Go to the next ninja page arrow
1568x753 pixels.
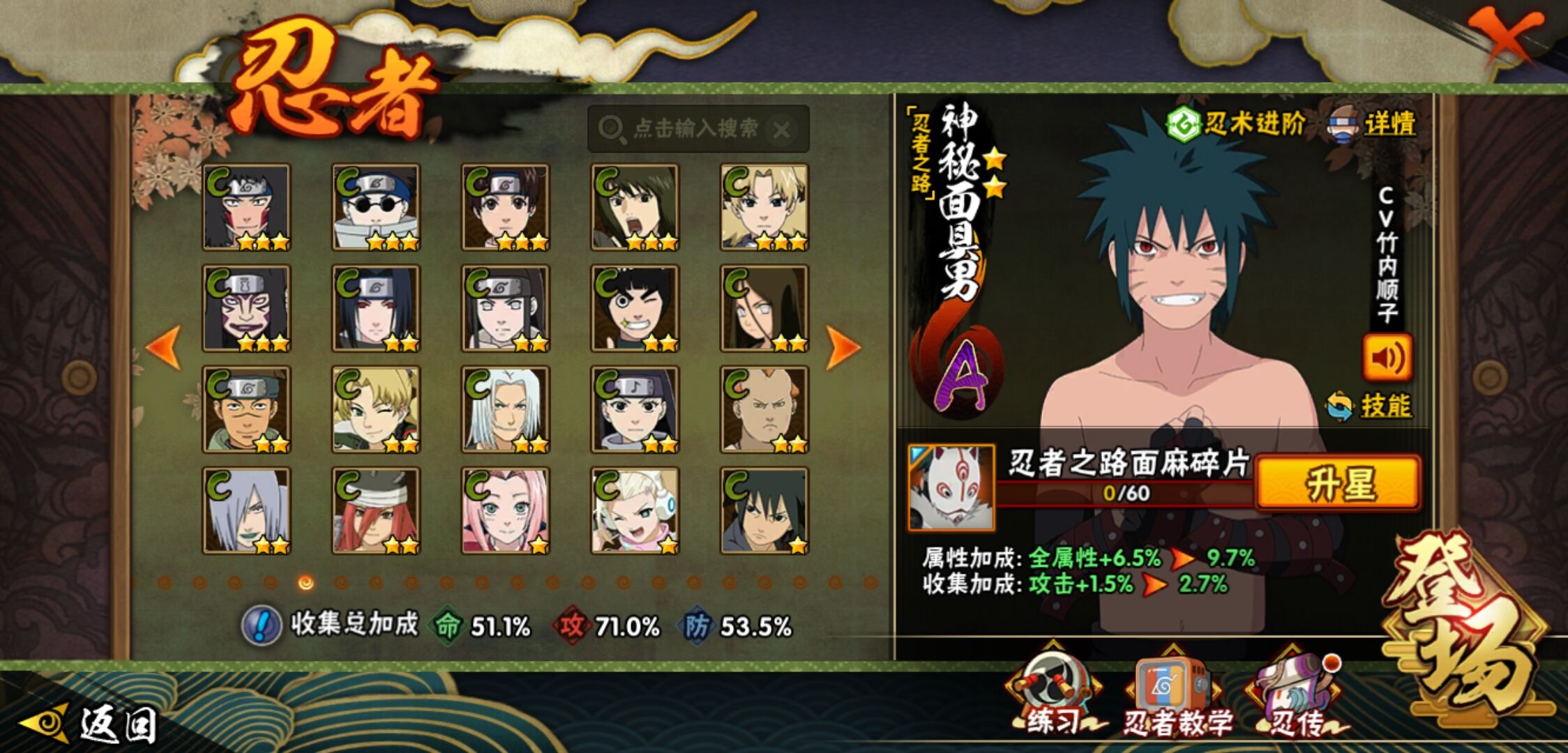(842, 347)
